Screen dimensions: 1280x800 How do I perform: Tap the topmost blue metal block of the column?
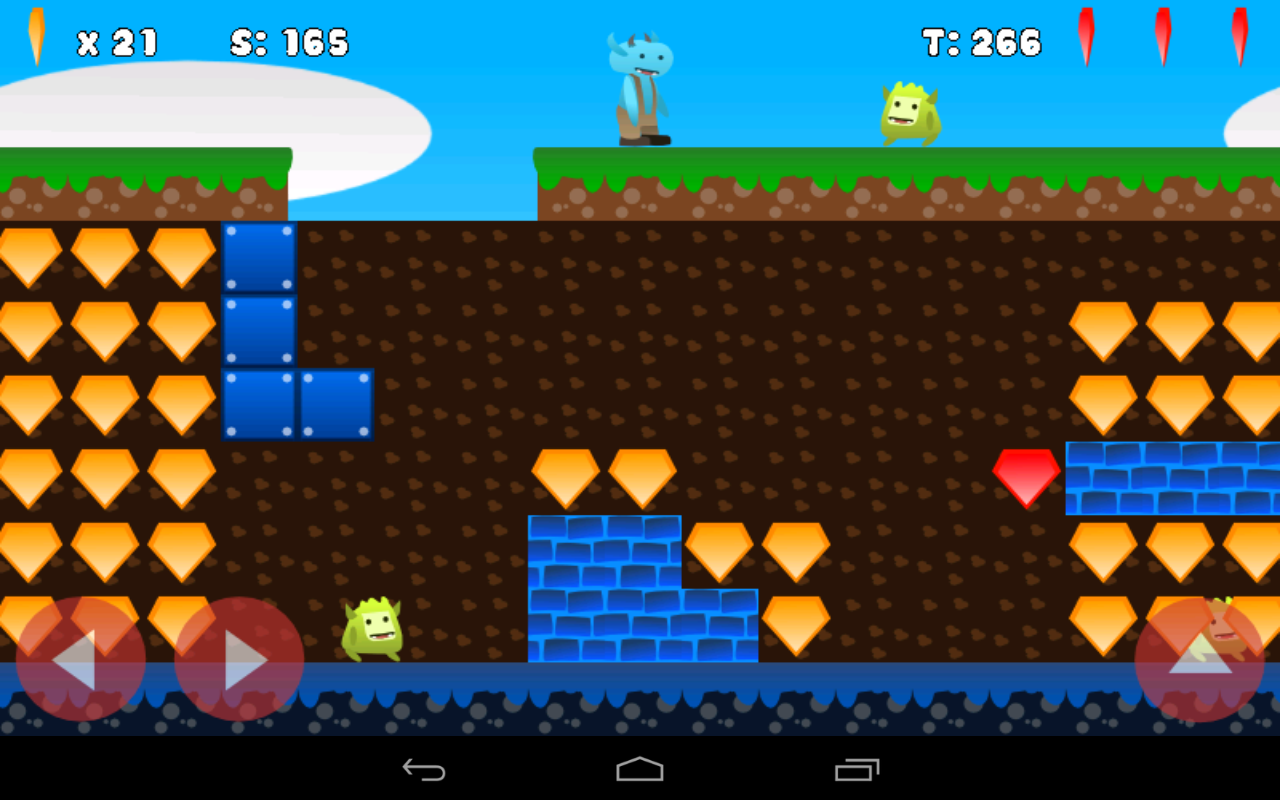pyautogui.click(x=259, y=258)
